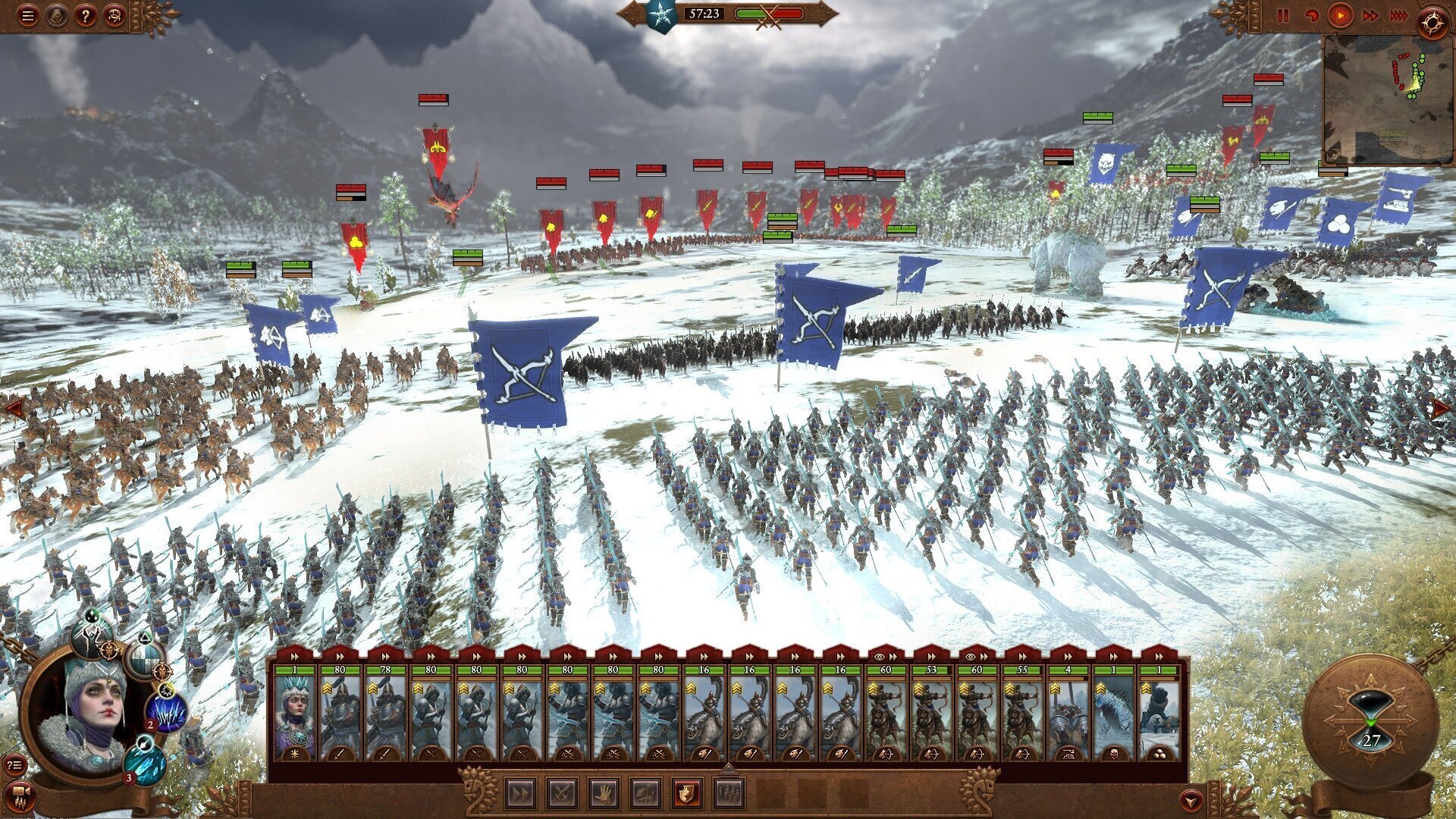
Task: Set battle to slow motion speed
Action: [1311, 15]
